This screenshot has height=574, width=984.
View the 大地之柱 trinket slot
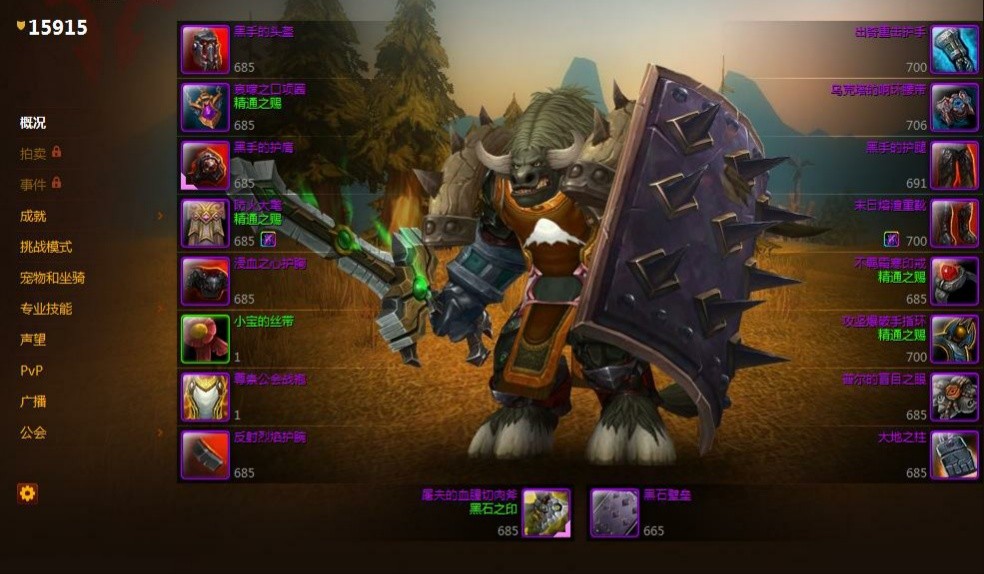click(954, 455)
